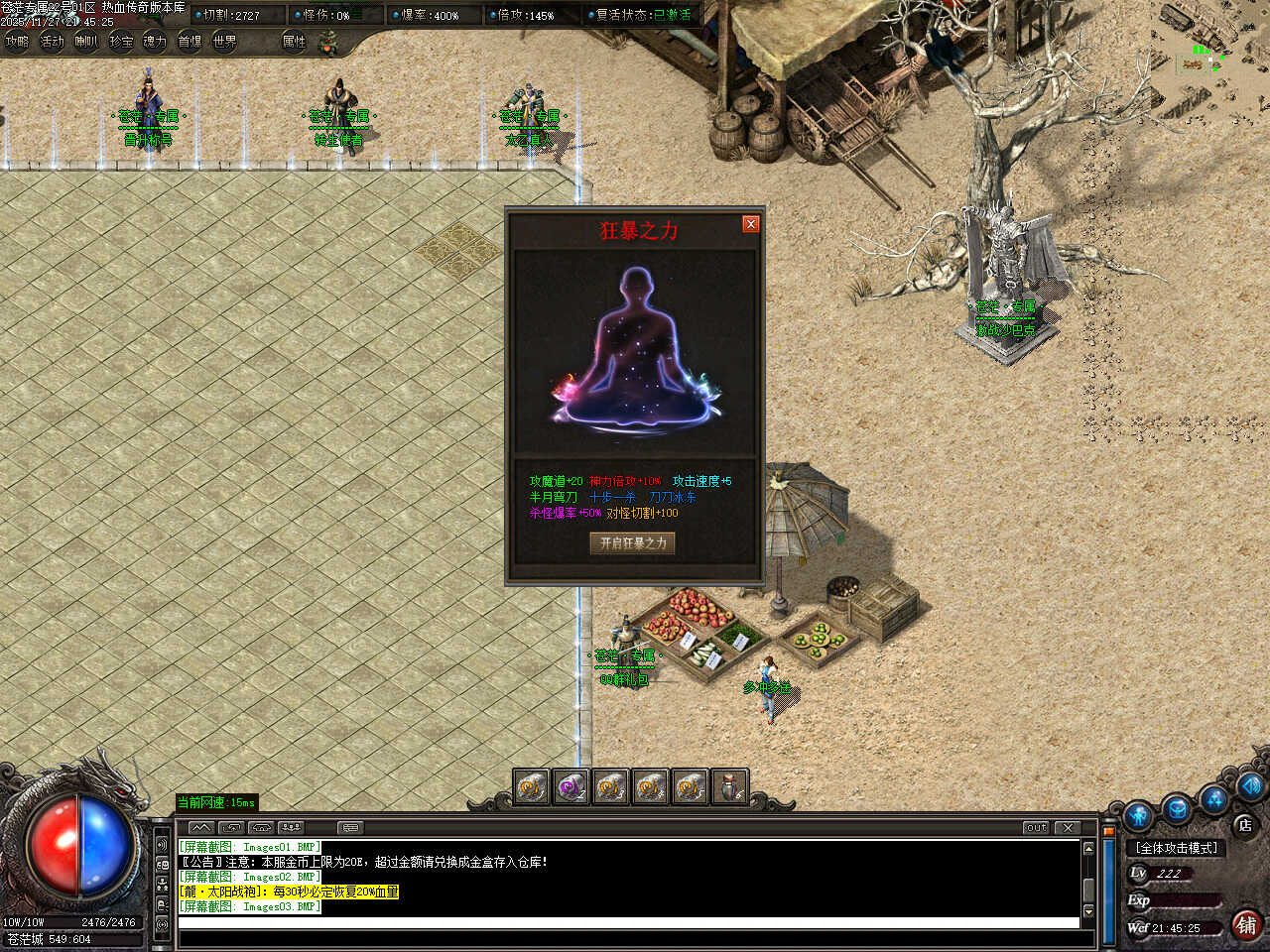Open the 喇叭 announcement menu
This screenshot has height=952, width=1270.
coord(86,42)
